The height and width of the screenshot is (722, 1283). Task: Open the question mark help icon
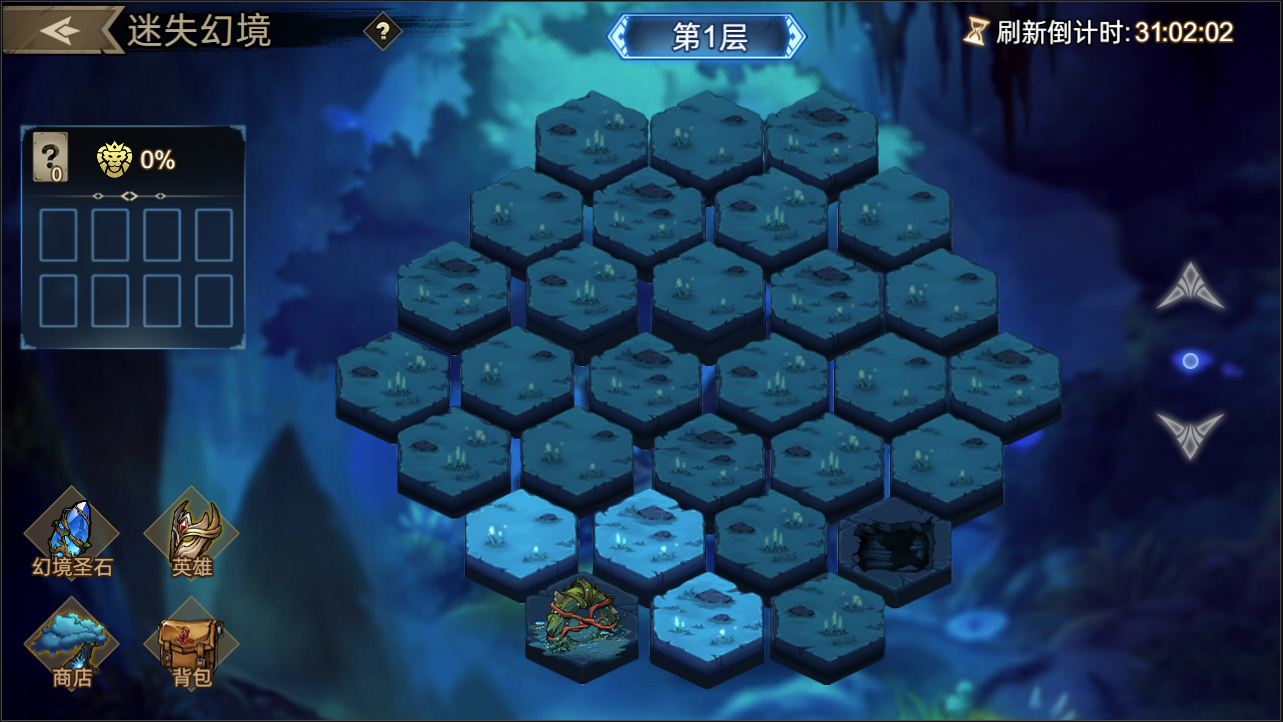click(381, 31)
